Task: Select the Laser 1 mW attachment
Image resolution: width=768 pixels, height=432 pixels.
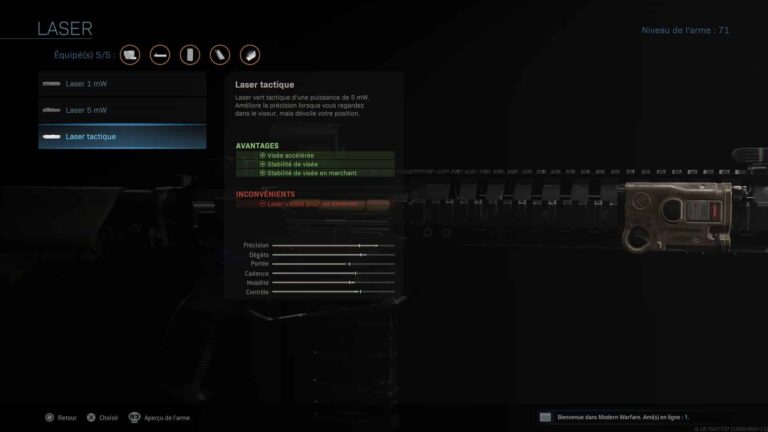Action: pyautogui.click(x=122, y=83)
